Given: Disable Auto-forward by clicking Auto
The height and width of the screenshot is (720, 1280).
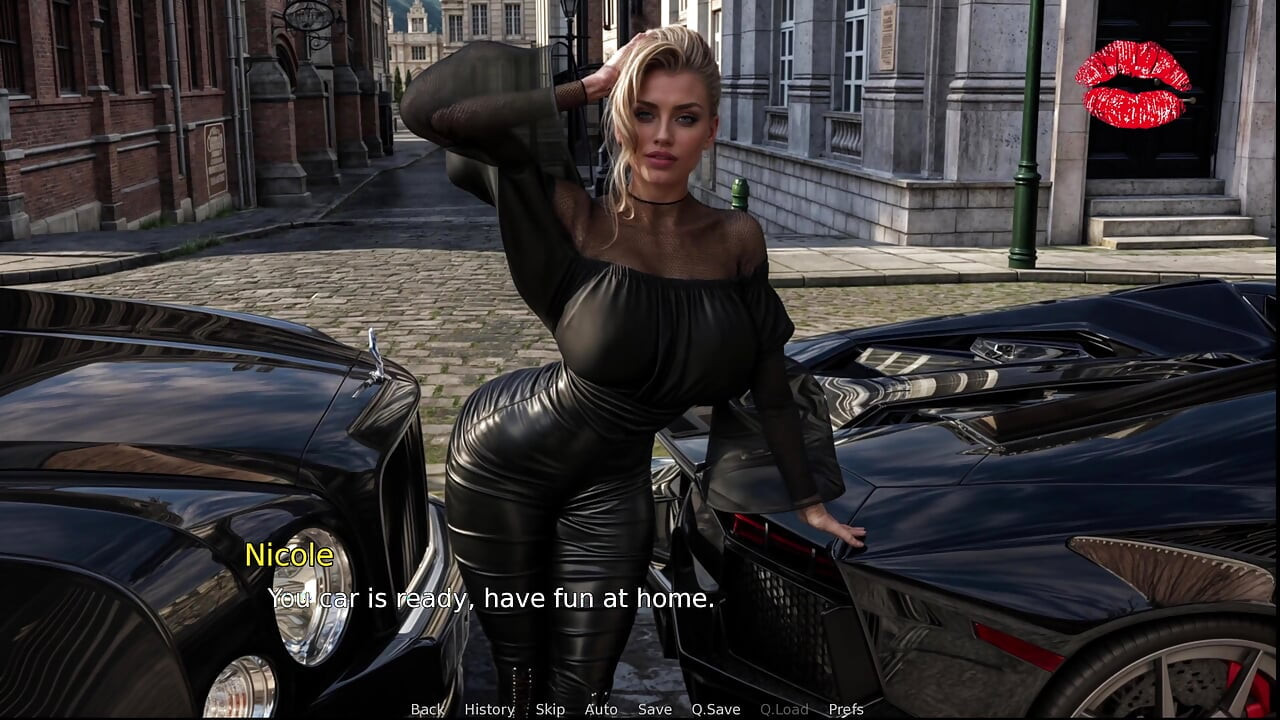Looking at the screenshot, I should (x=601, y=710).
